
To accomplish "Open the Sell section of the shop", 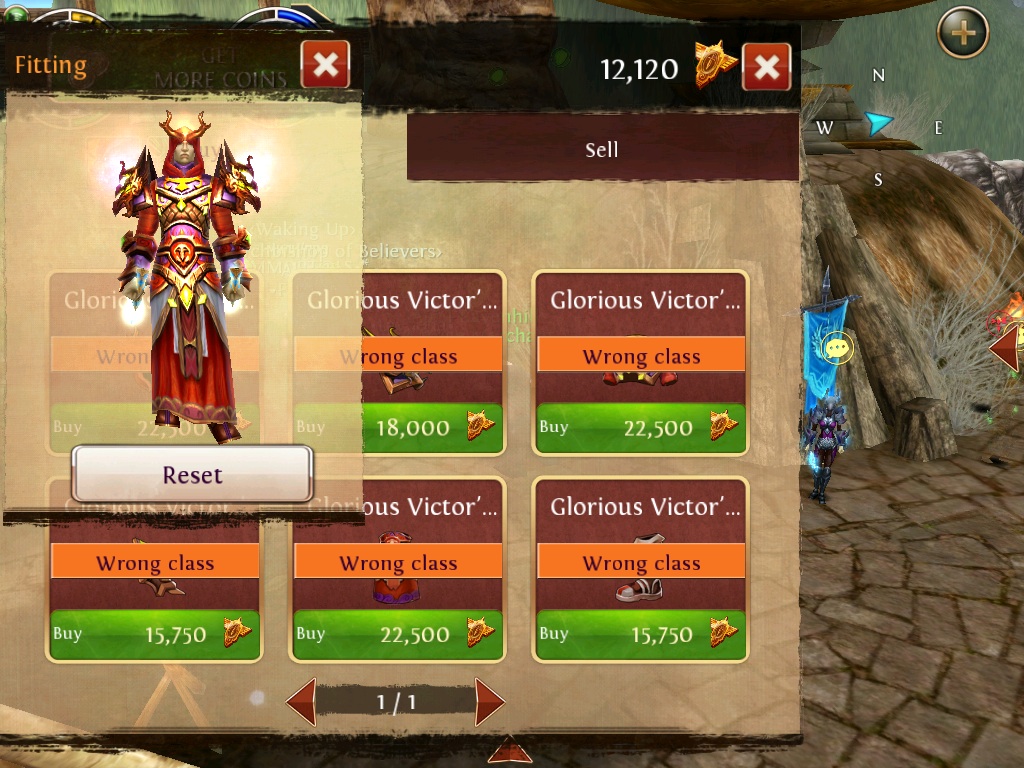I will (602, 150).
